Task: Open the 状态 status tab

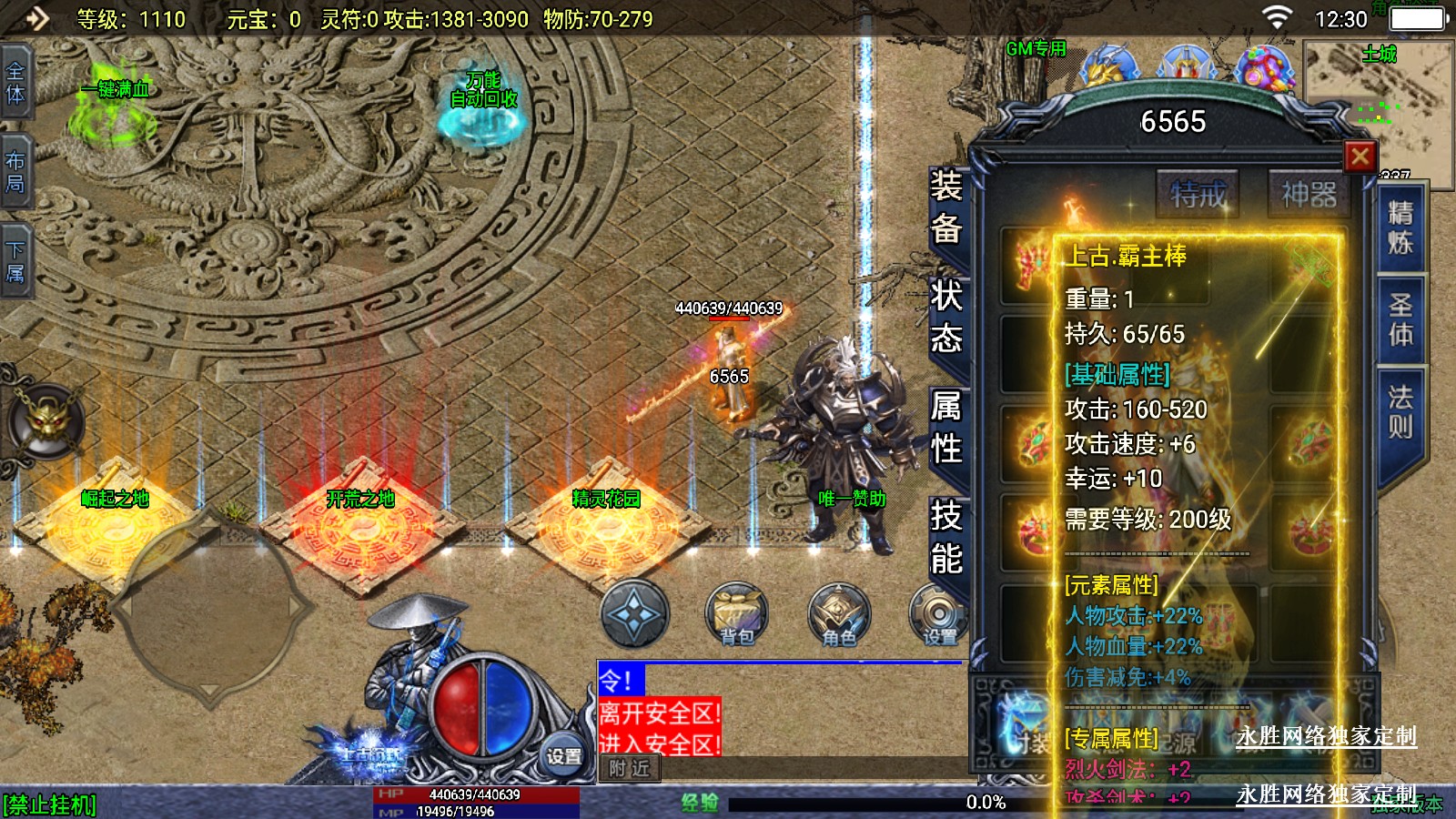Action: click(946, 317)
